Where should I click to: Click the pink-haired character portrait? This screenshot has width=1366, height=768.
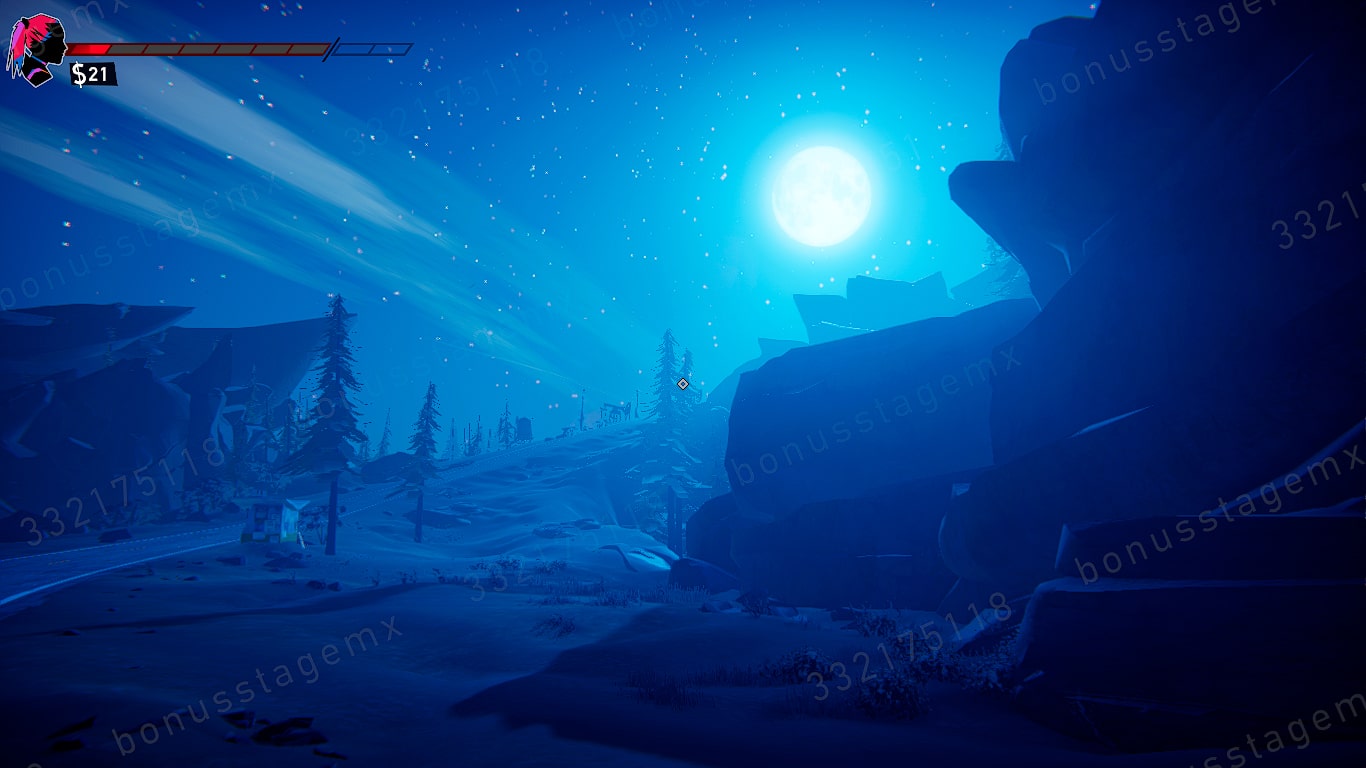click(x=38, y=50)
